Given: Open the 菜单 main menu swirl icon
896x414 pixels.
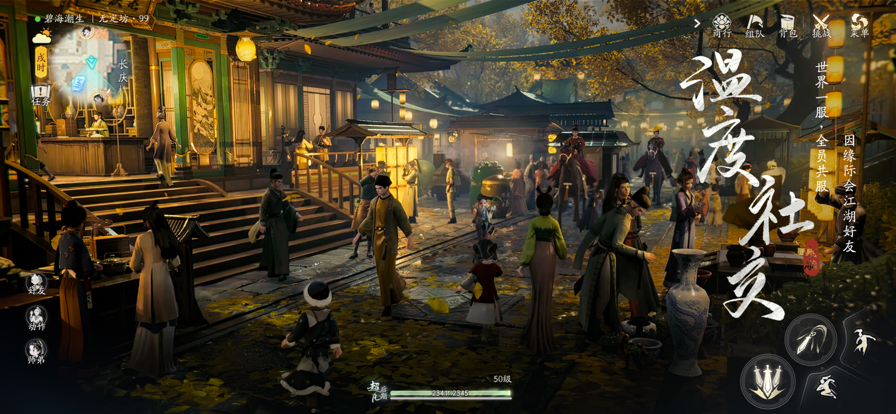Looking at the screenshot, I should [859, 23].
